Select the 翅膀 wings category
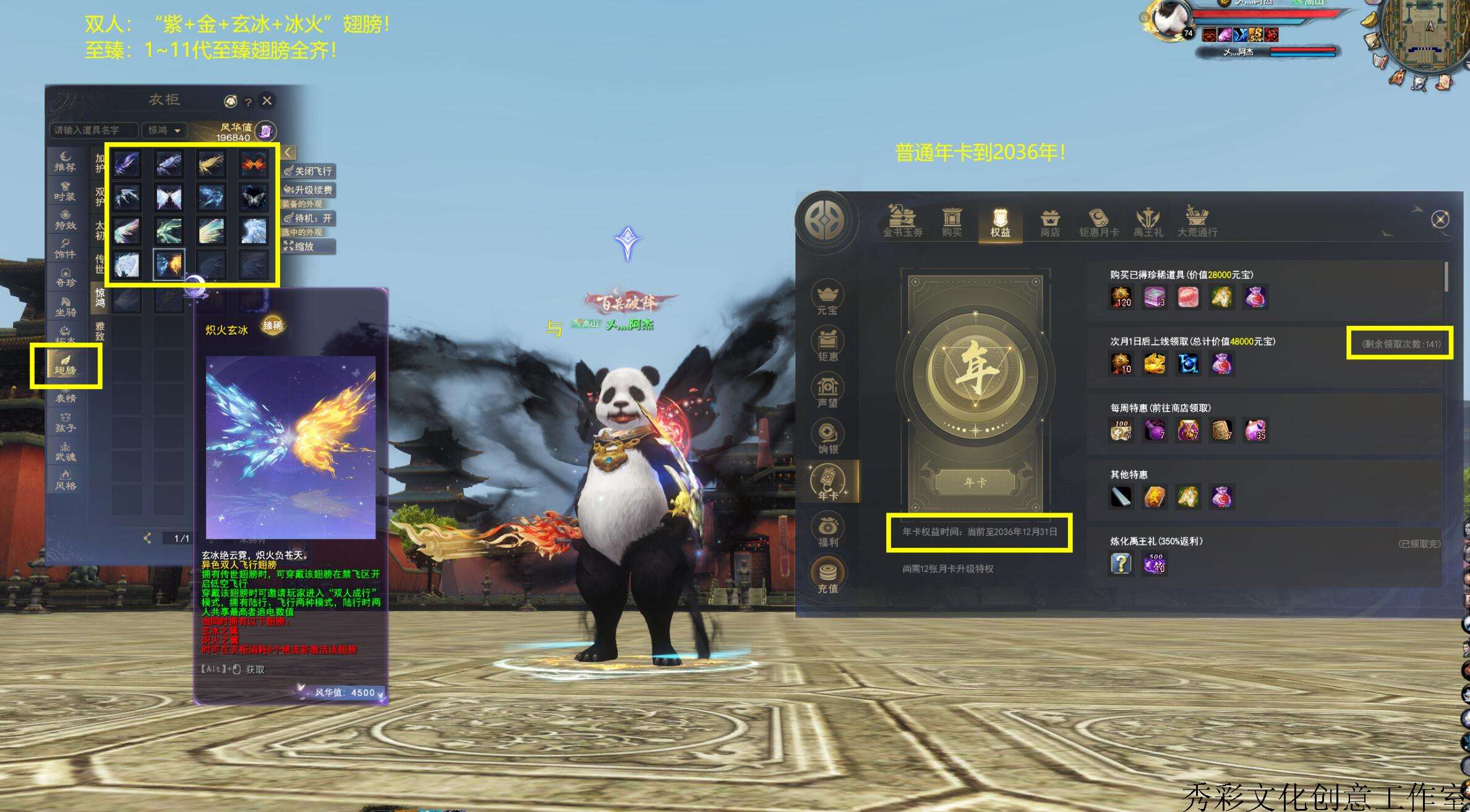1470x812 pixels. [x=66, y=366]
